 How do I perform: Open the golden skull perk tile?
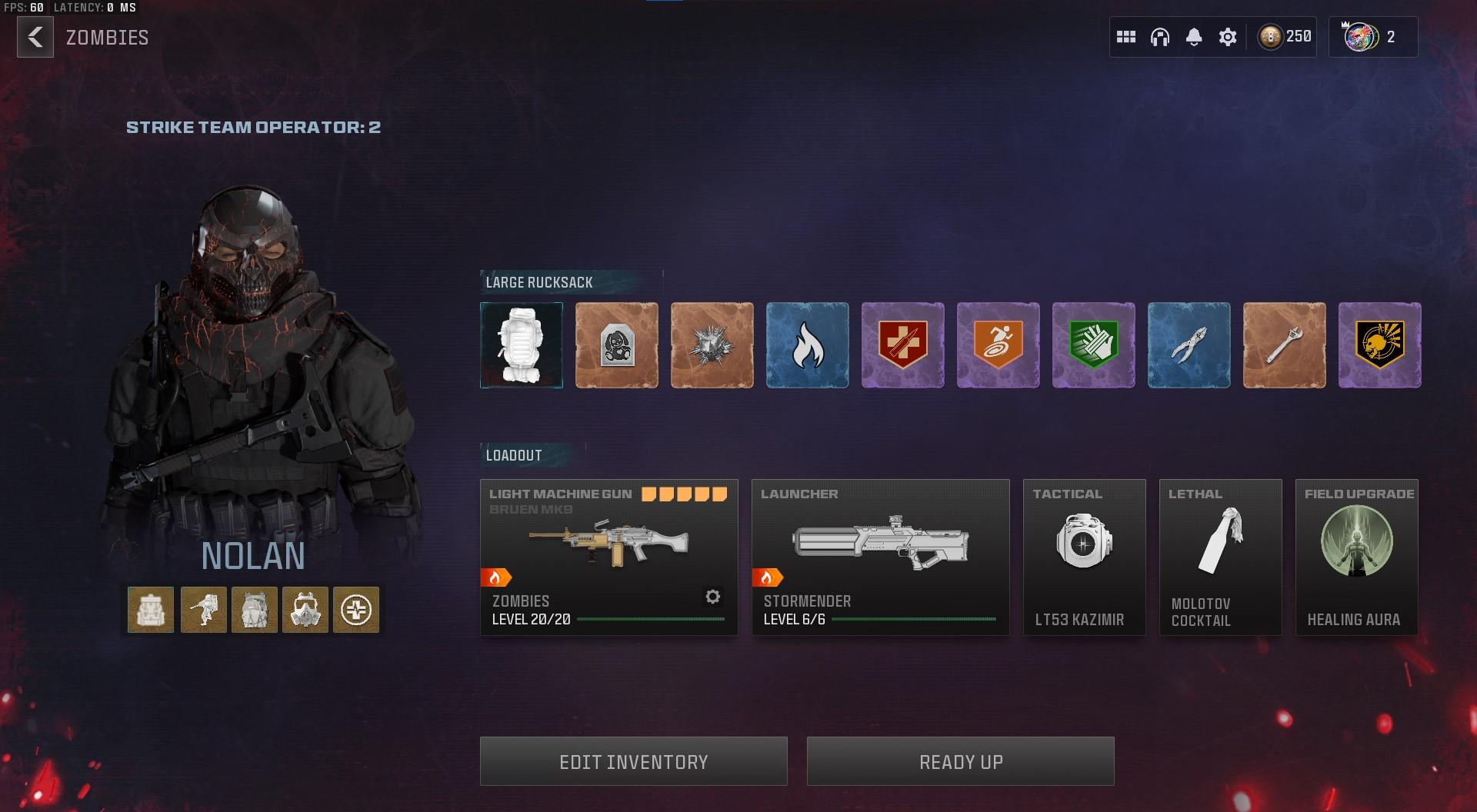[1379, 344]
